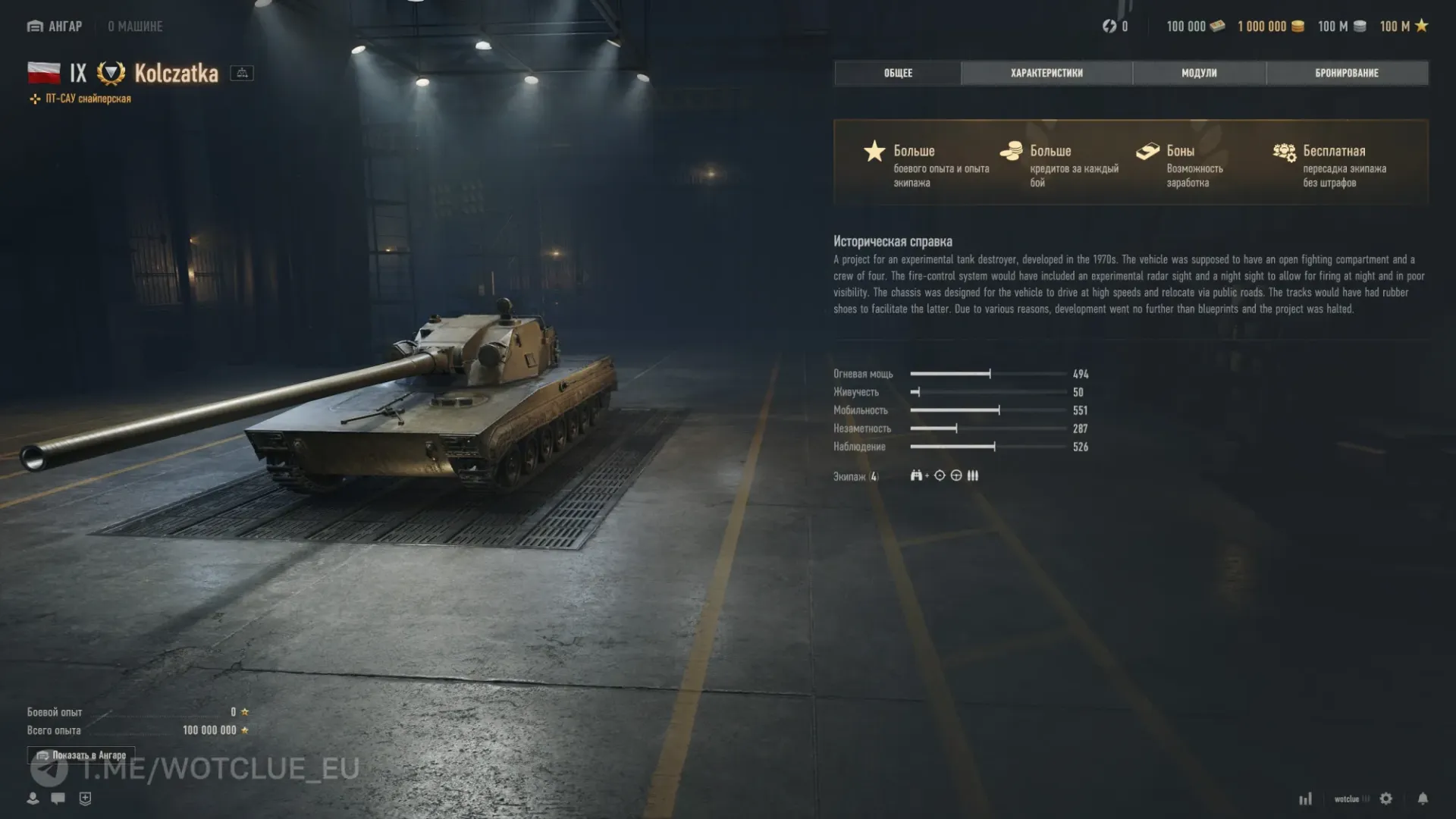Show the Бронирование tab

(x=1347, y=73)
